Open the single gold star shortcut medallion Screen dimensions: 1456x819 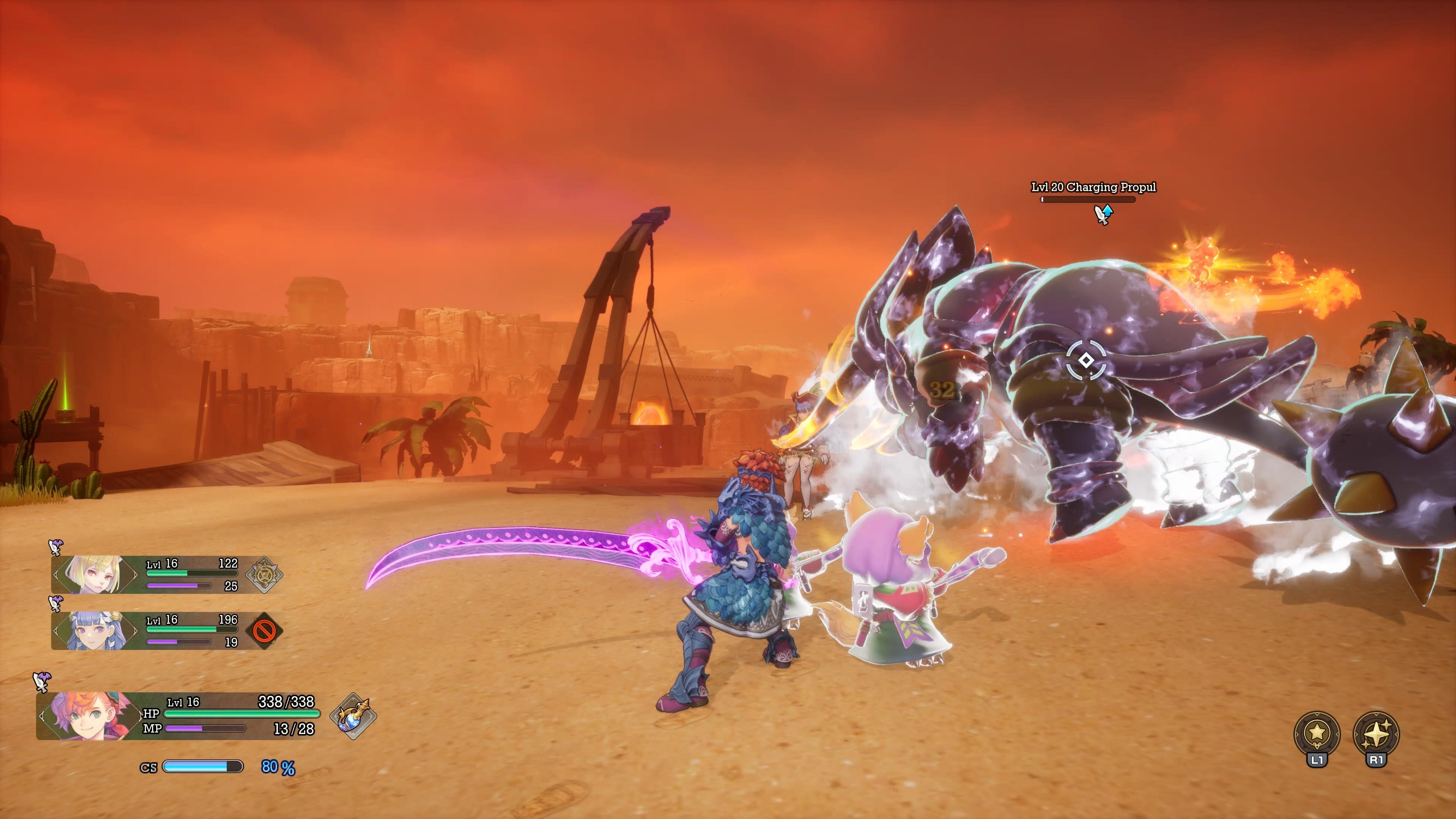[x=1317, y=733]
